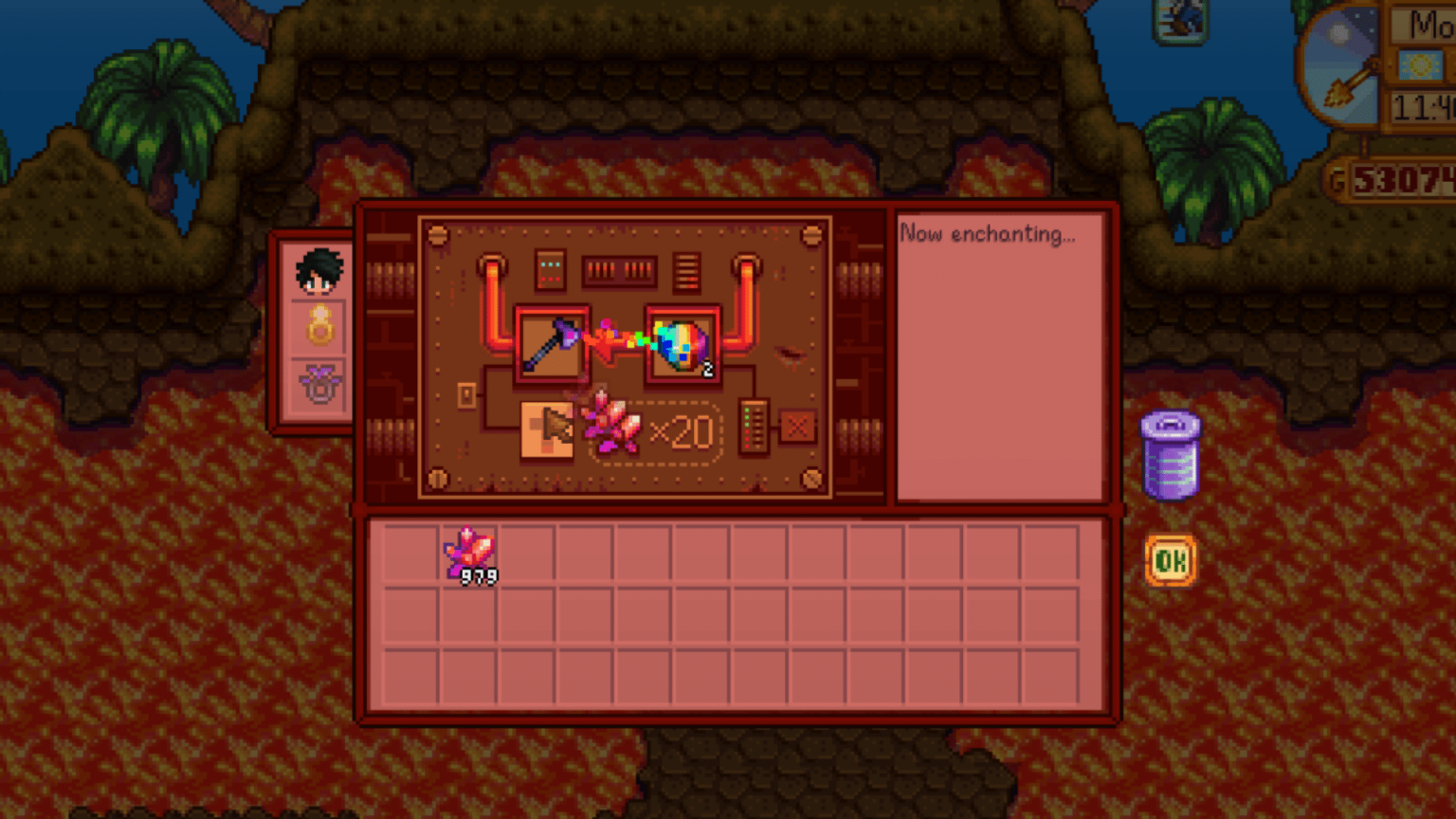Click the pointing hand icon on the forge
1456x819 pixels.
(548, 431)
